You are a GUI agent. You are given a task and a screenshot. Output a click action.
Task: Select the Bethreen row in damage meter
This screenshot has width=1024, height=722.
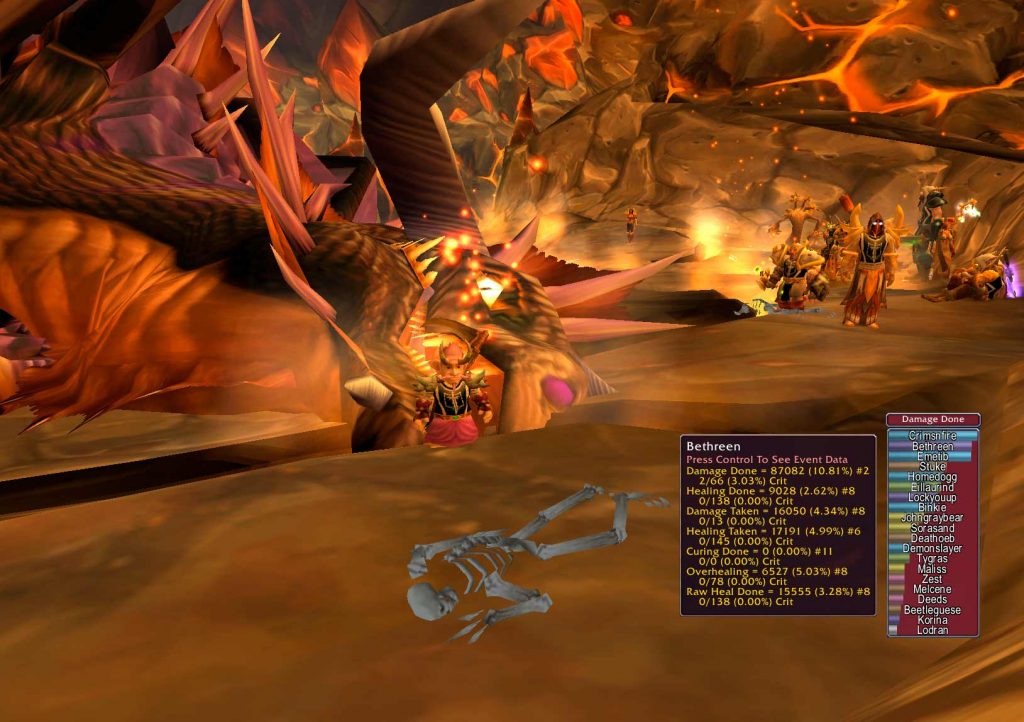point(932,446)
